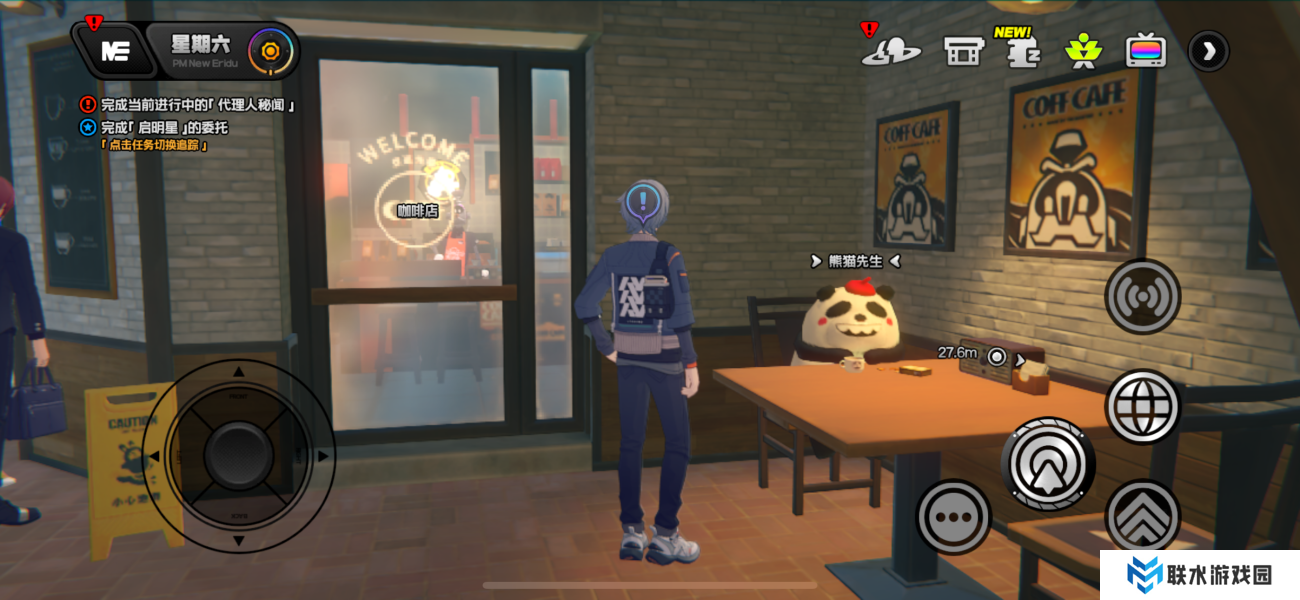The height and width of the screenshot is (600, 1300).
Task: Open the globe map button
Action: [x=1143, y=407]
